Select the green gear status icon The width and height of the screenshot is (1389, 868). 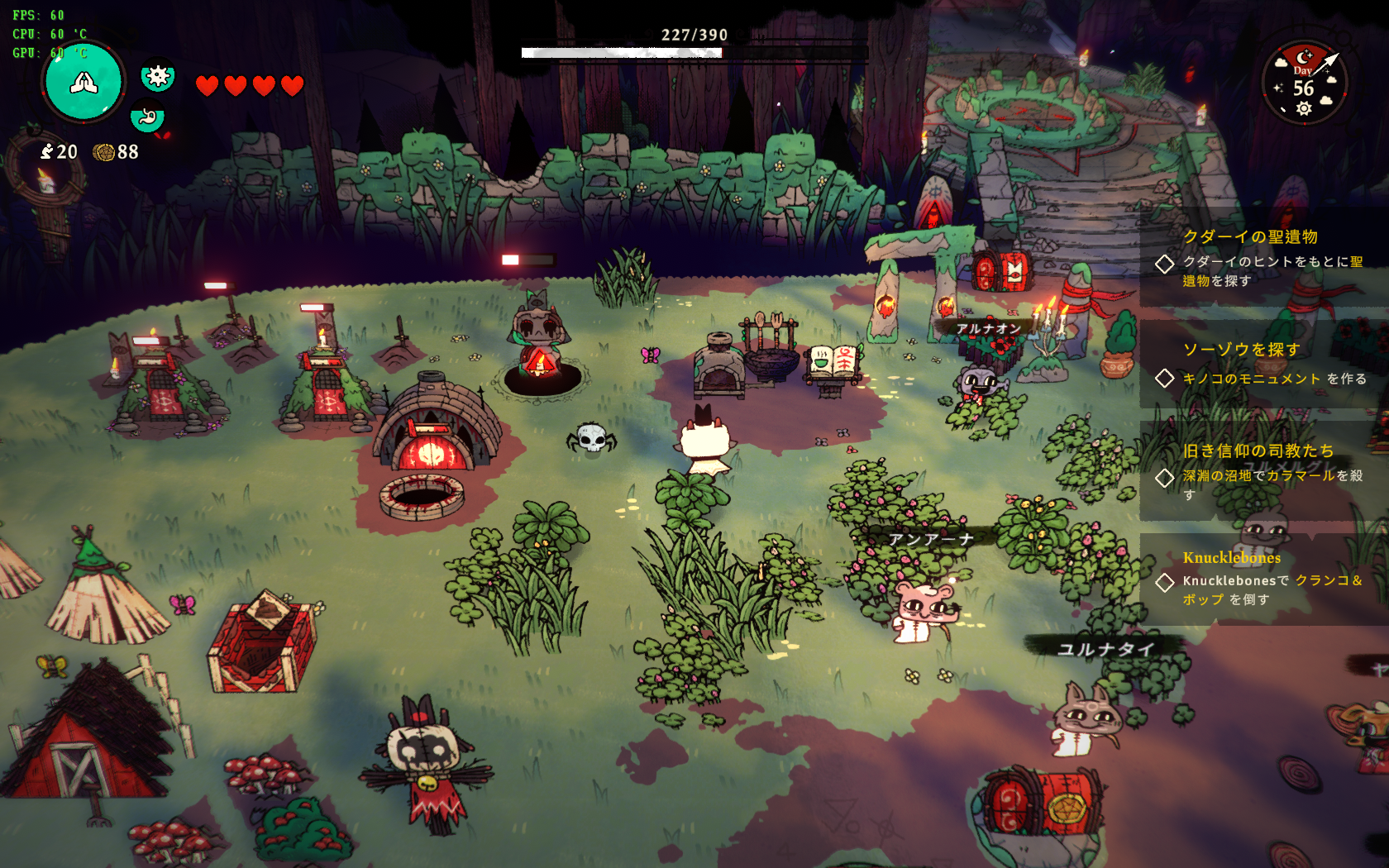[157, 77]
